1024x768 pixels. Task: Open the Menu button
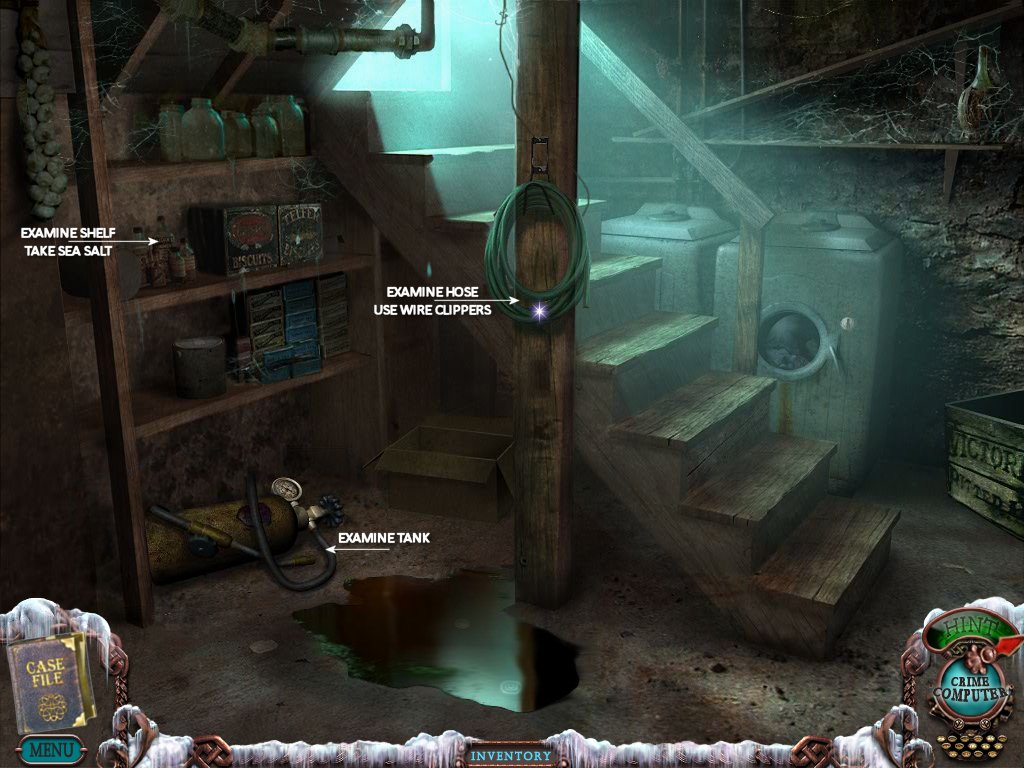click(49, 748)
